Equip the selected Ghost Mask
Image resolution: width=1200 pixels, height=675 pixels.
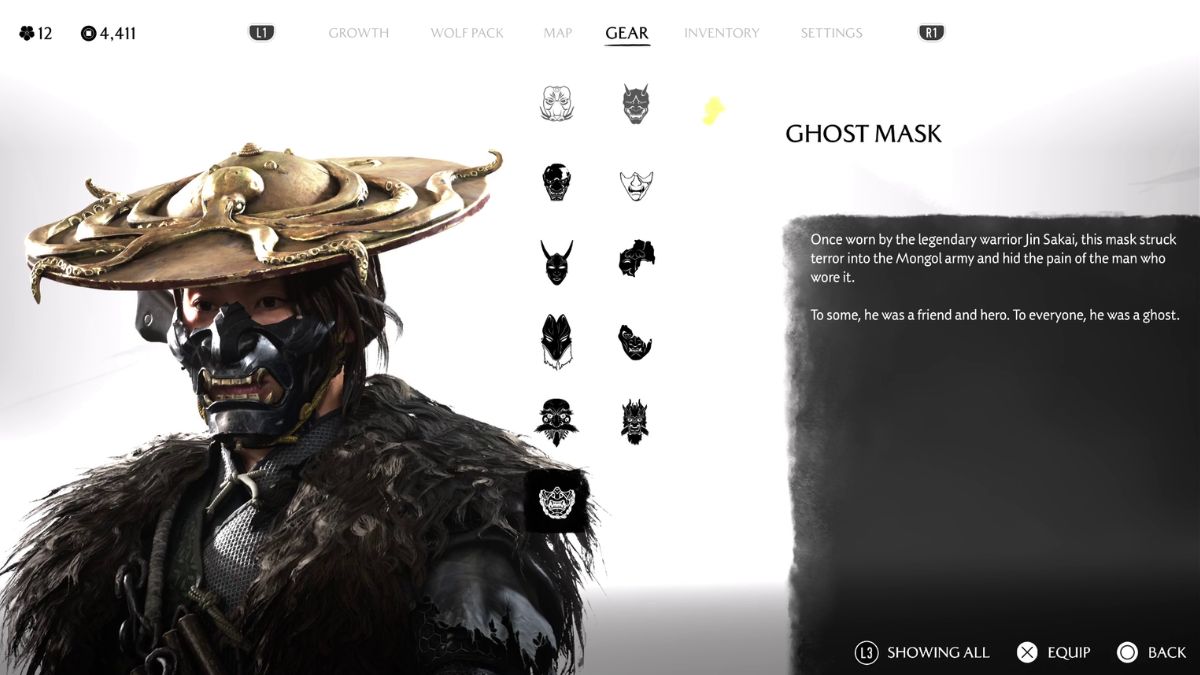(1053, 653)
